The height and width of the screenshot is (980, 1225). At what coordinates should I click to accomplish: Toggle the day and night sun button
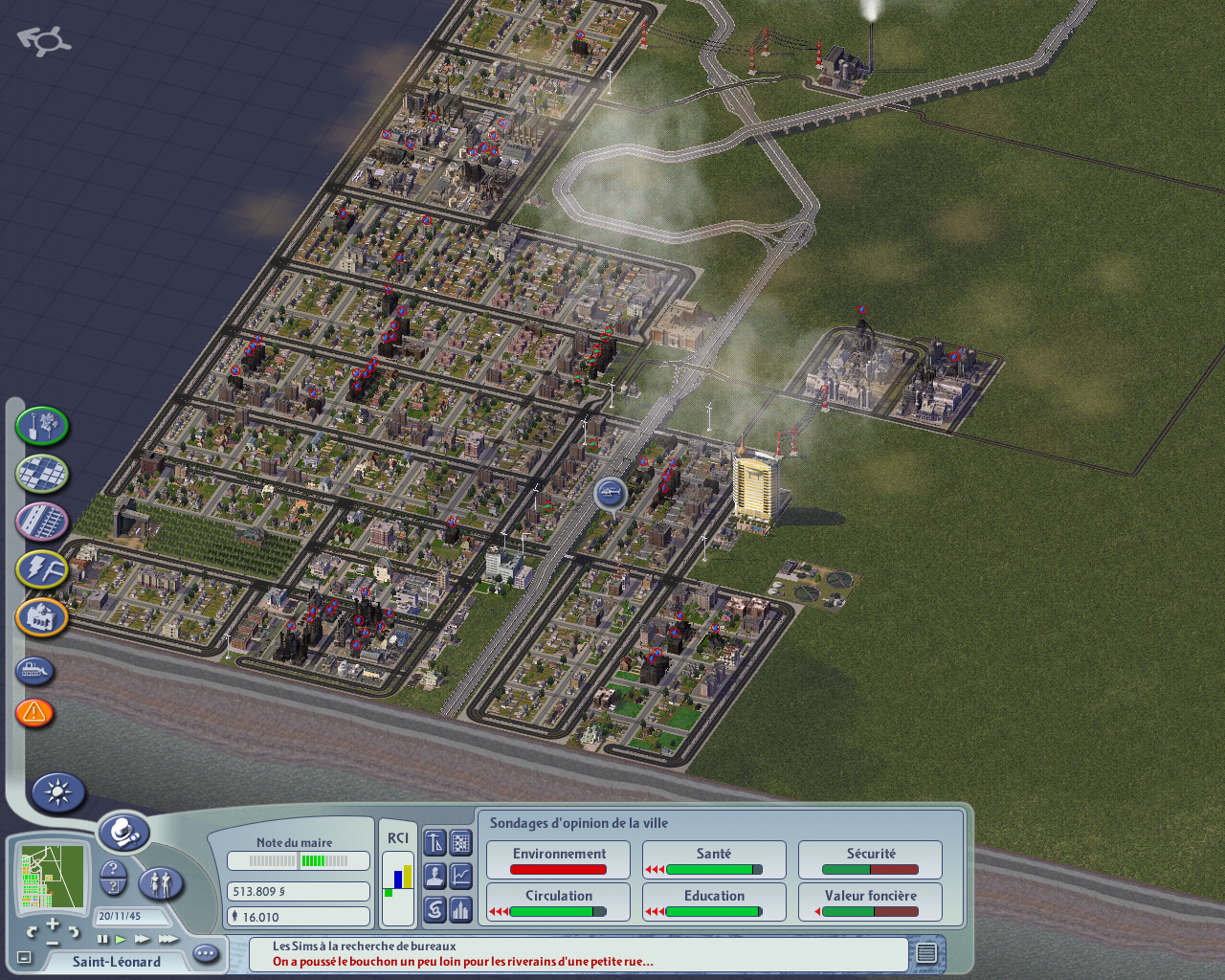(x=58, y=792)
